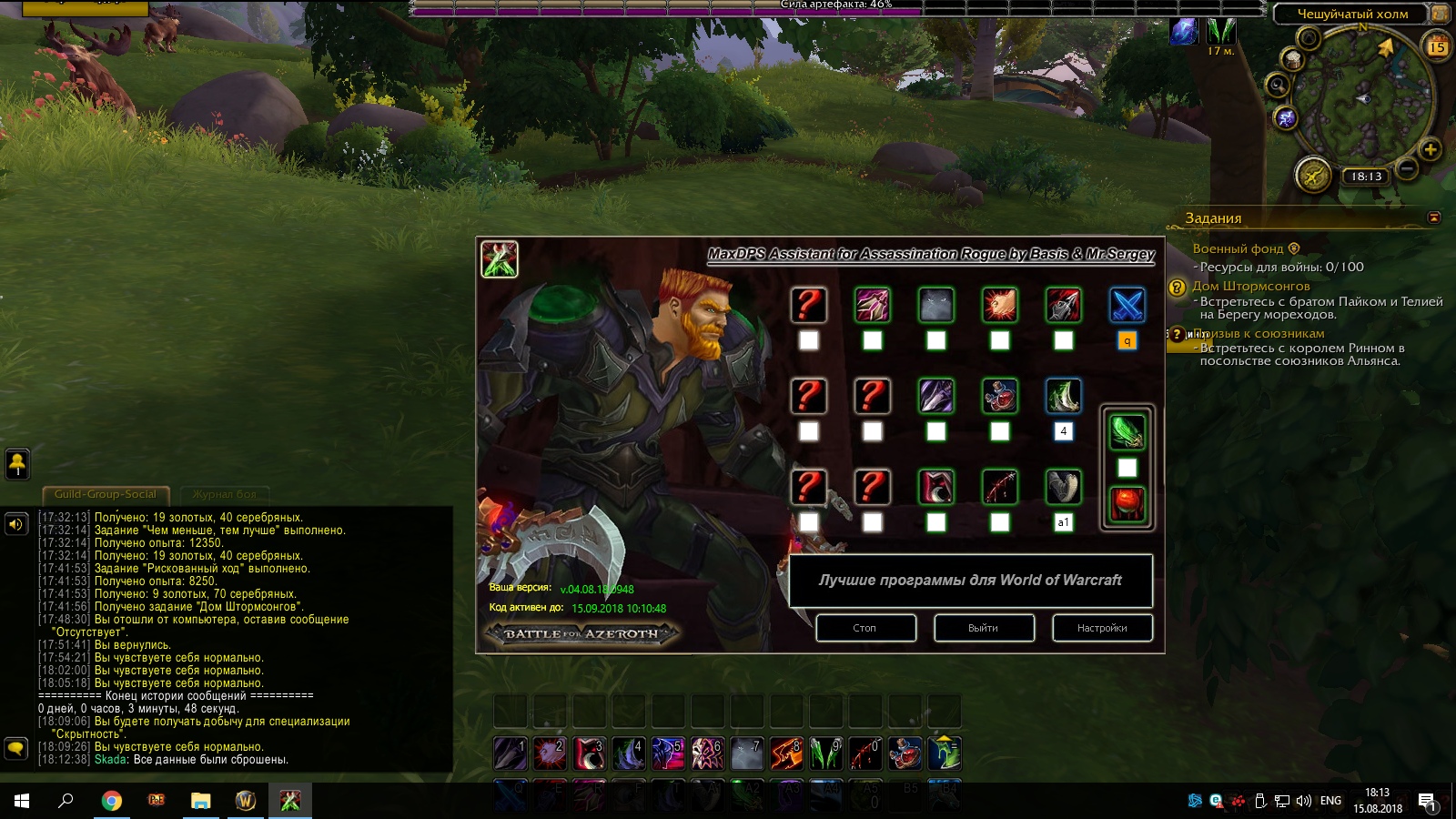Select the Дом Штормсонгов quest in the tracker

pos(1251,286)
